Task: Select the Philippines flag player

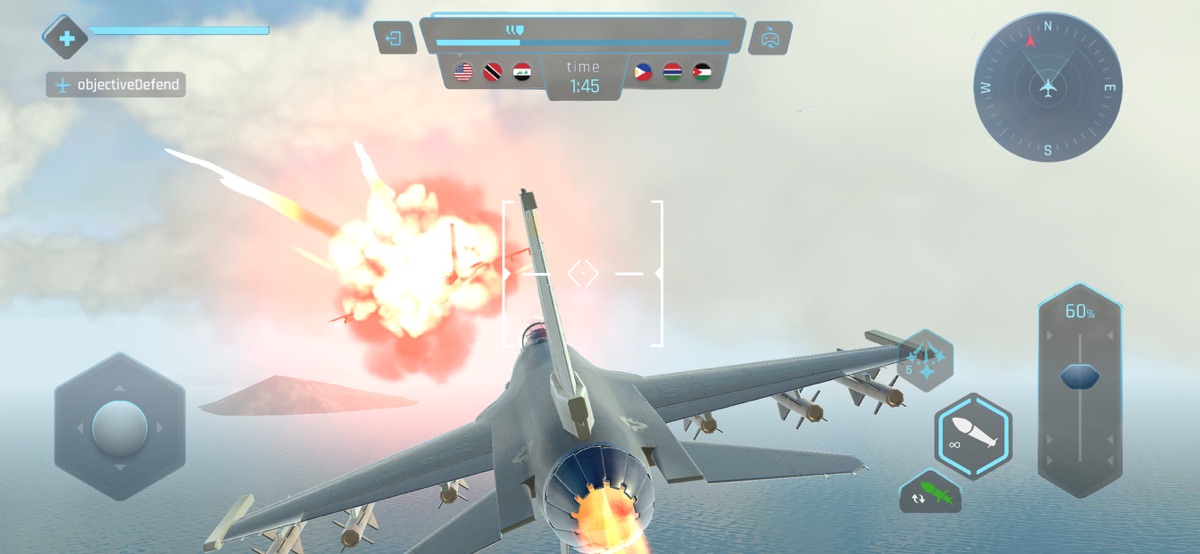Action: point(642,72)
